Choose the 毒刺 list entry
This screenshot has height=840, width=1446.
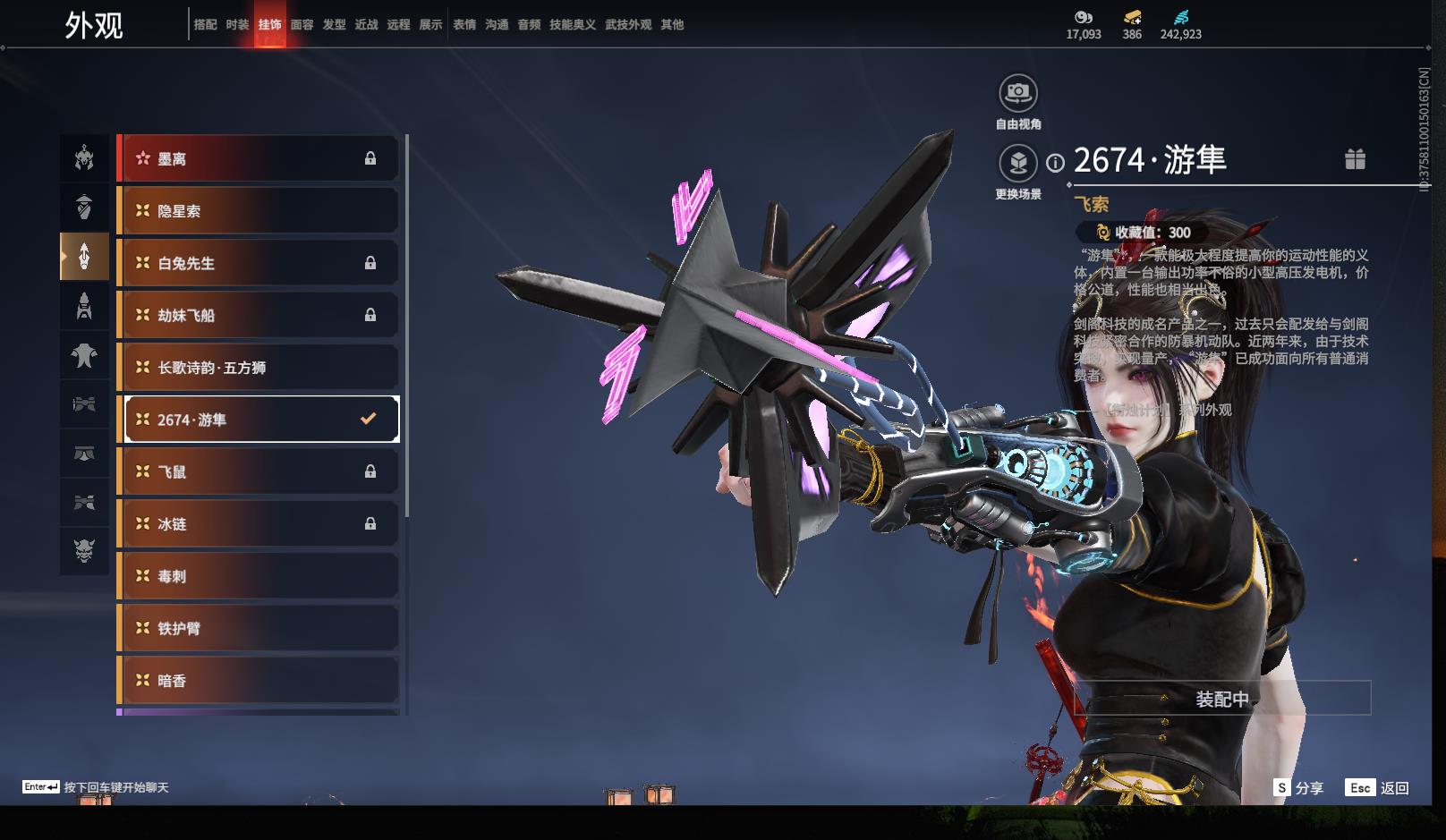pos(258,576)
